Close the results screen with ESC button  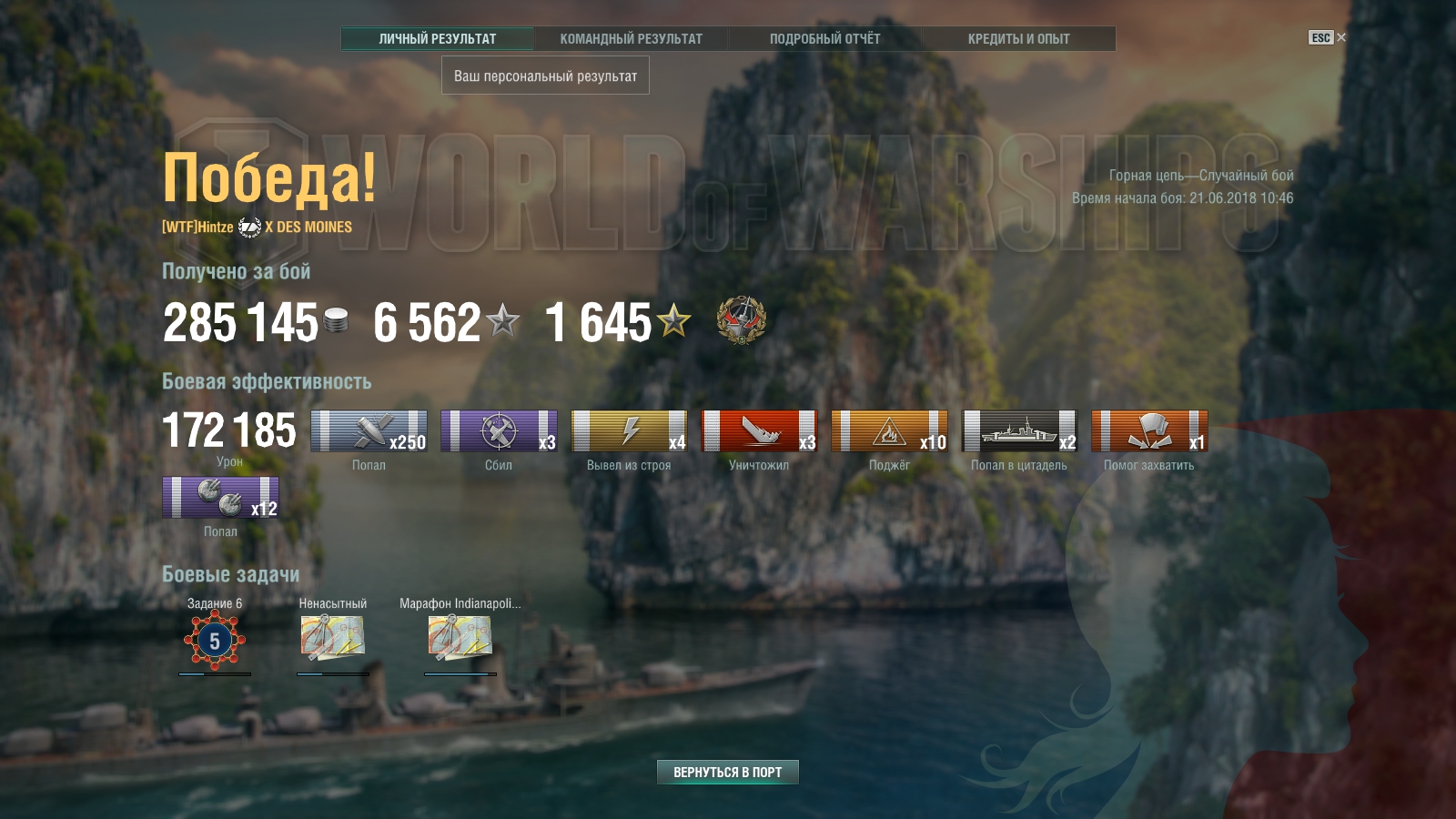click(1327, 37)
